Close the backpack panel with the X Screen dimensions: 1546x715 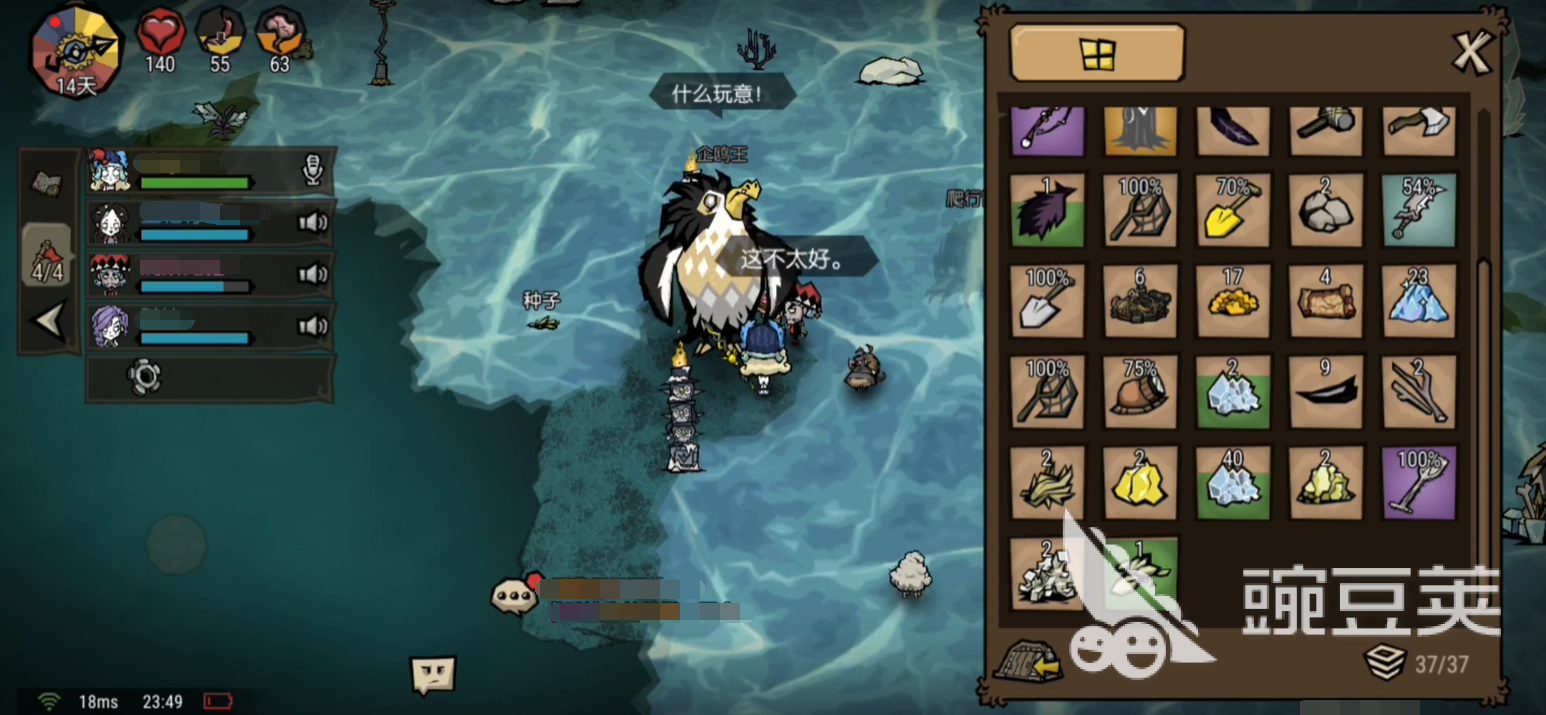coord(1471,52)
